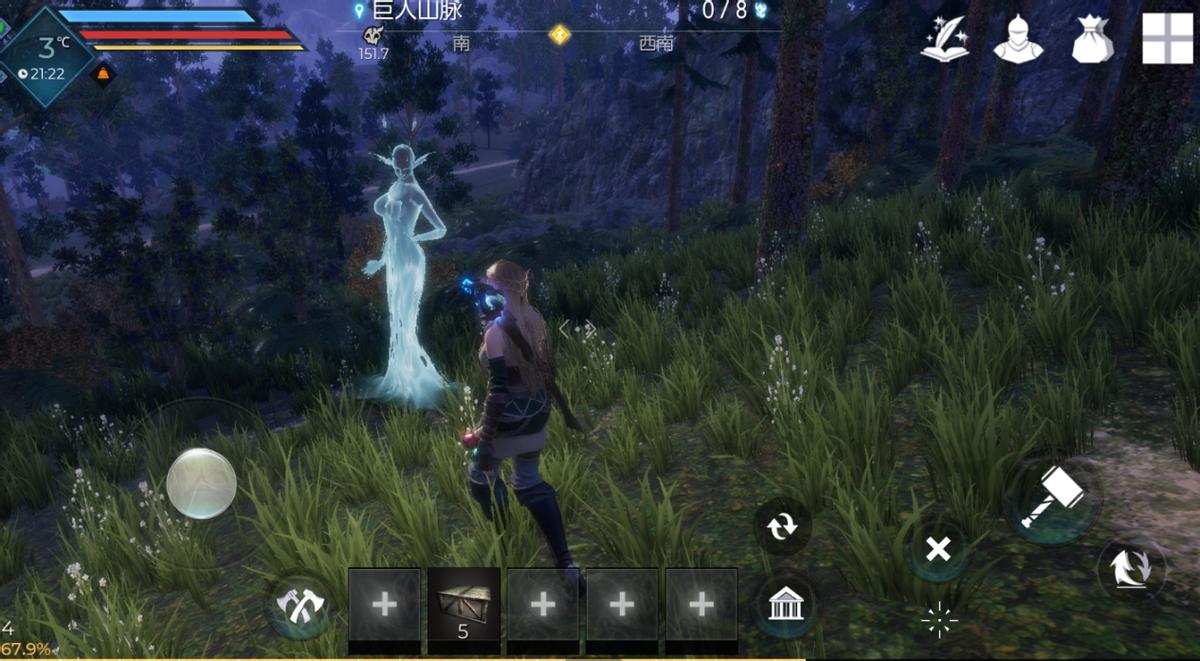
Task: Tap the X cancel button
Action: click(937, 549)
